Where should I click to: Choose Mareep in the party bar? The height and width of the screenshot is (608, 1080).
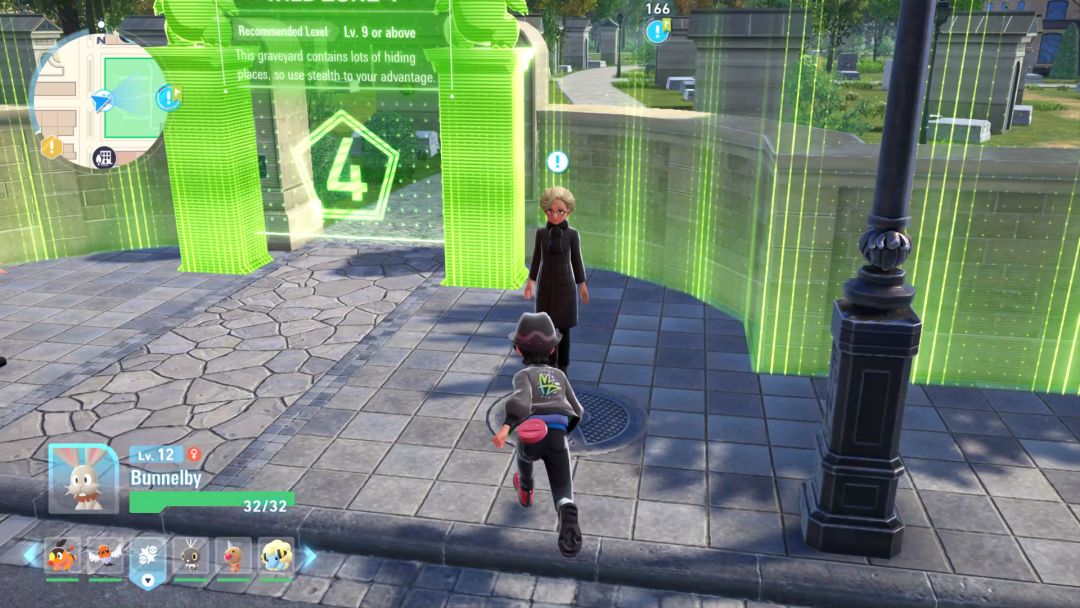coord(276,556)
